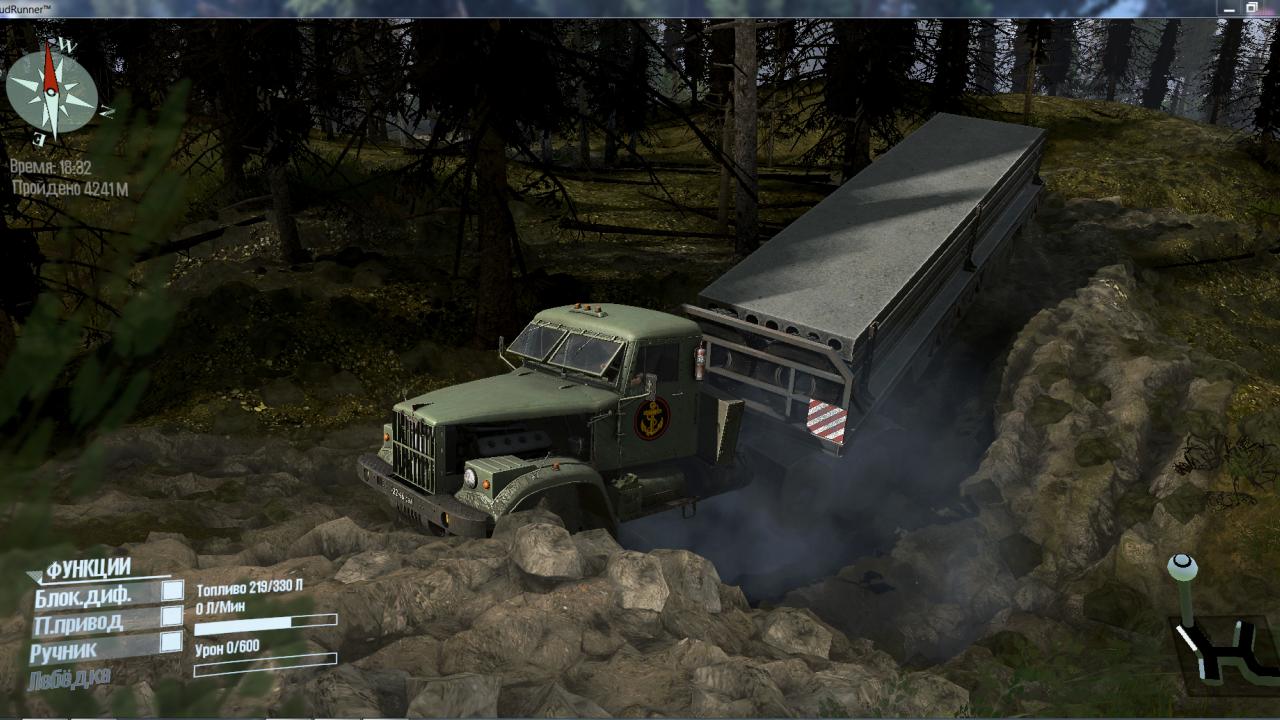Enable the П.привод all-wheel drive checkbox
The height and width of the screenshot is (720, 1280).
[x=172, y=616]
